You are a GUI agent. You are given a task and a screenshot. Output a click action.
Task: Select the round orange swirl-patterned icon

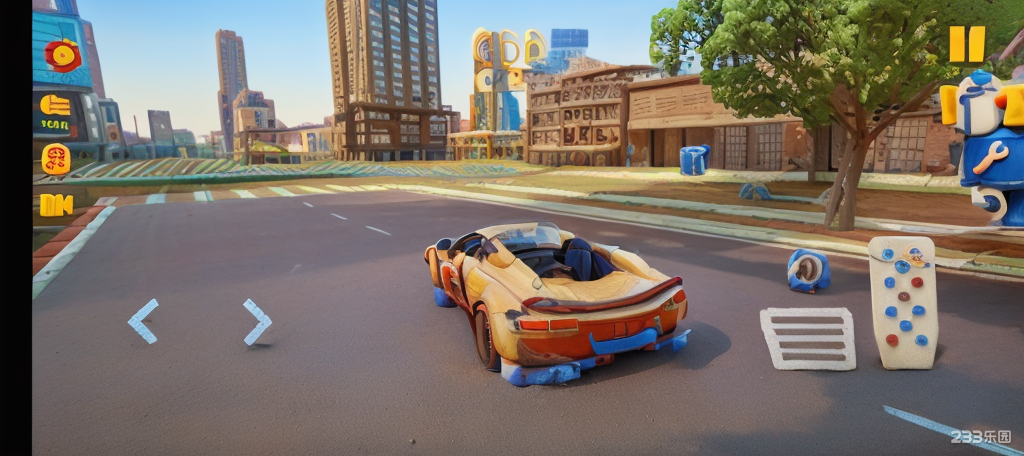point(56,158)
